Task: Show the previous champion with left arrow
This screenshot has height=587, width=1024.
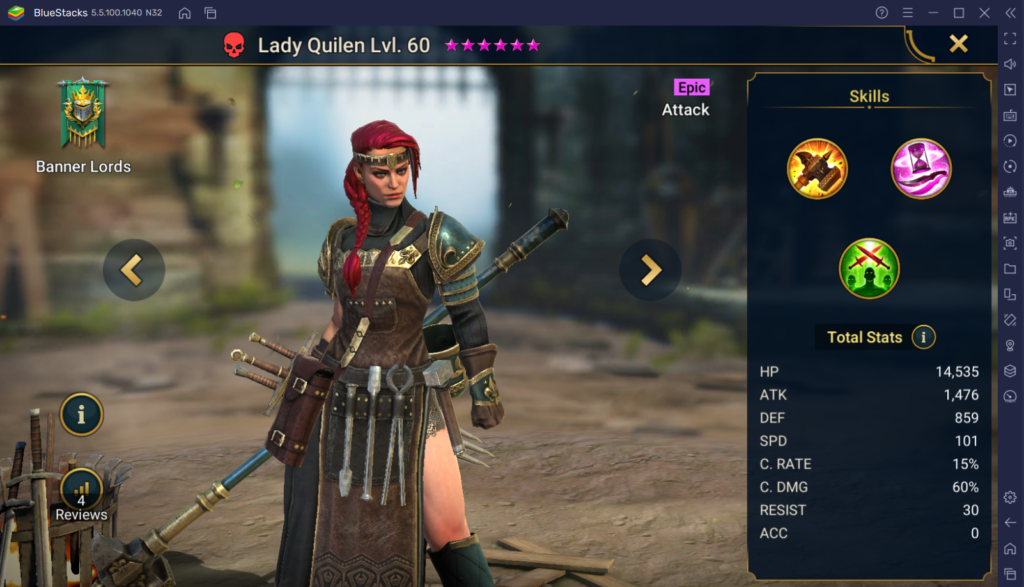Action: point(133,269)
